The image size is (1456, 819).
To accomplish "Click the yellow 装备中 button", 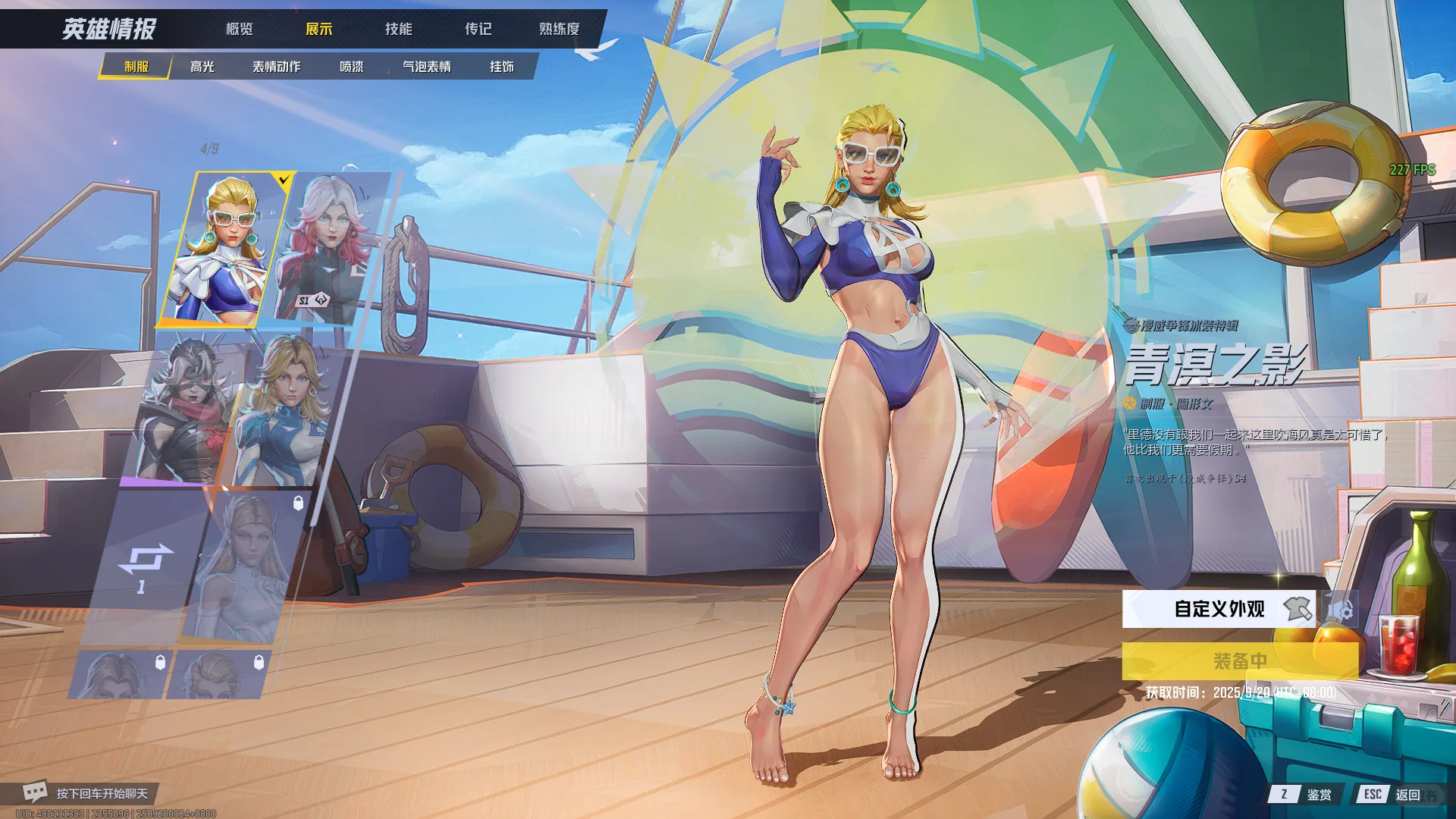I will click(1240, 661).
